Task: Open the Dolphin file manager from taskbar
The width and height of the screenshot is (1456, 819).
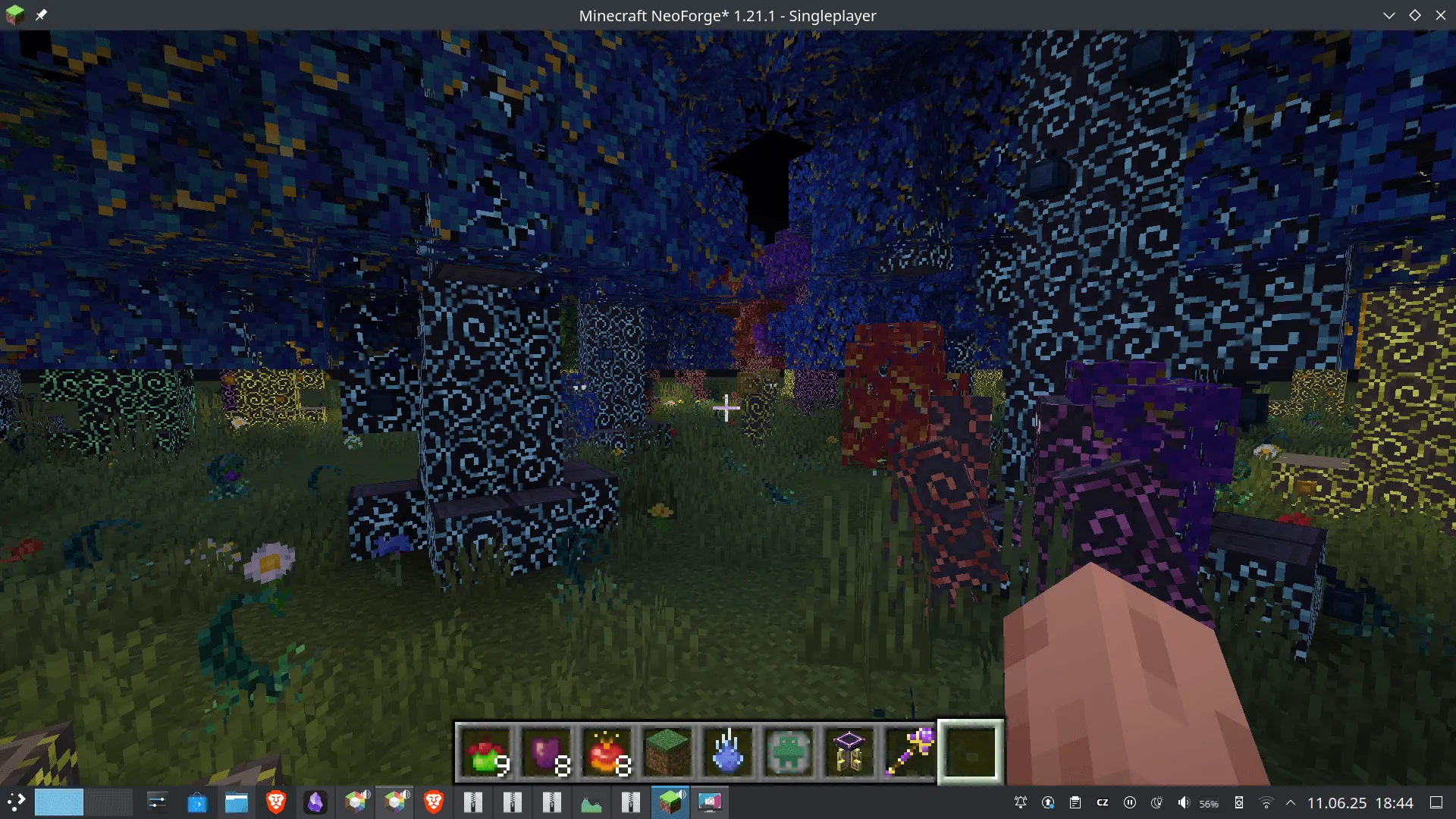Action: (235, 803)
